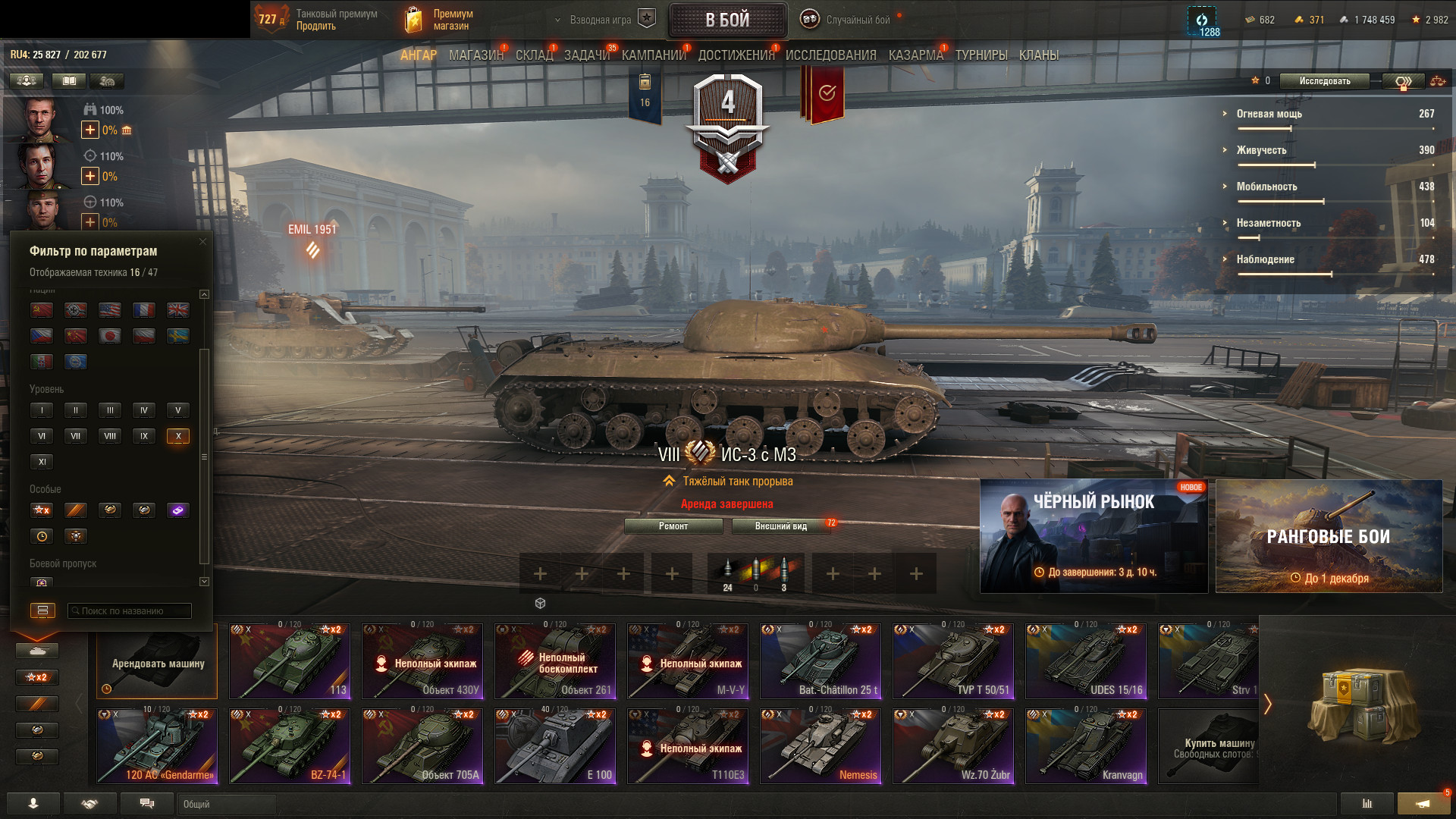The height and width of the screenshot is (819, 1456).
Task: Open the Ранговые бои banner
Action: 1329,536
